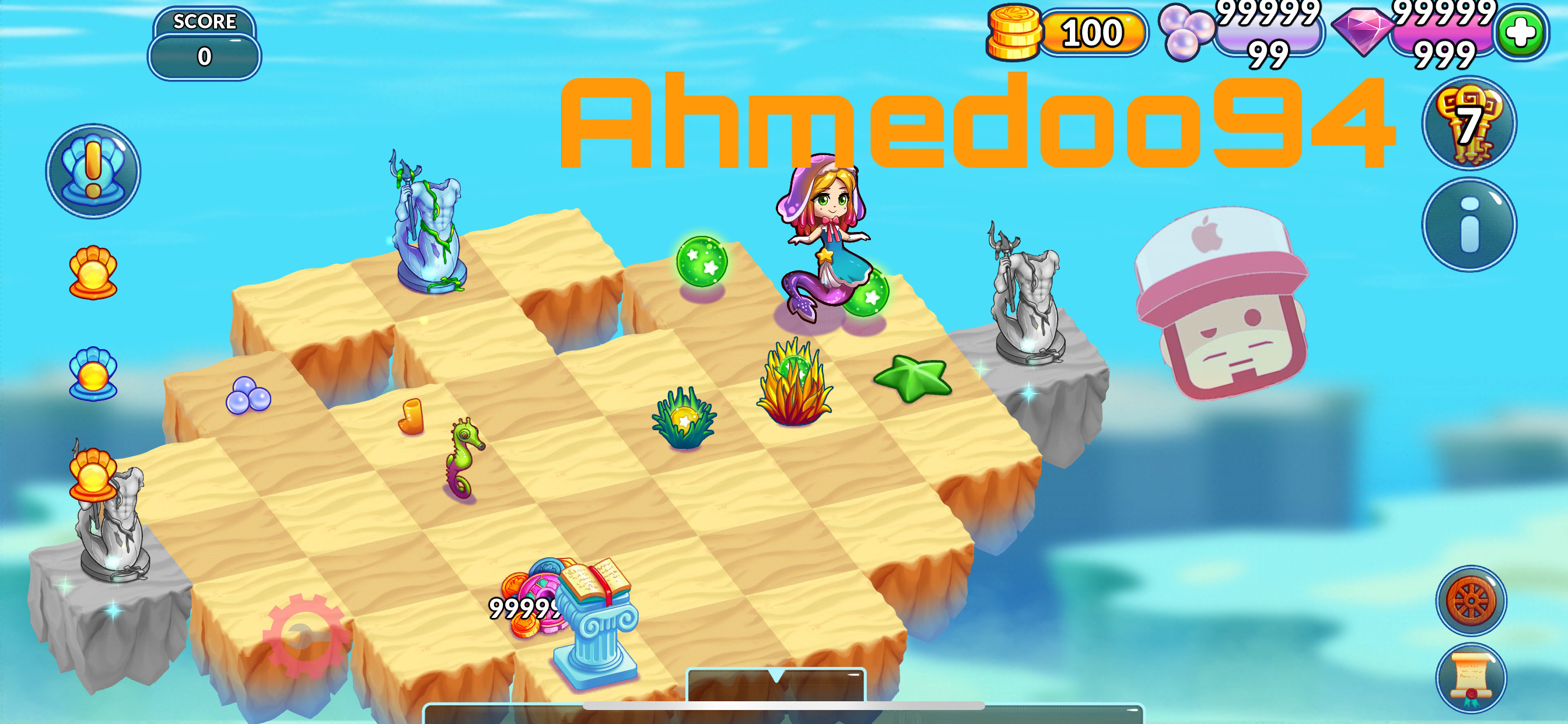Show the info panel

tap(1469, 225)
